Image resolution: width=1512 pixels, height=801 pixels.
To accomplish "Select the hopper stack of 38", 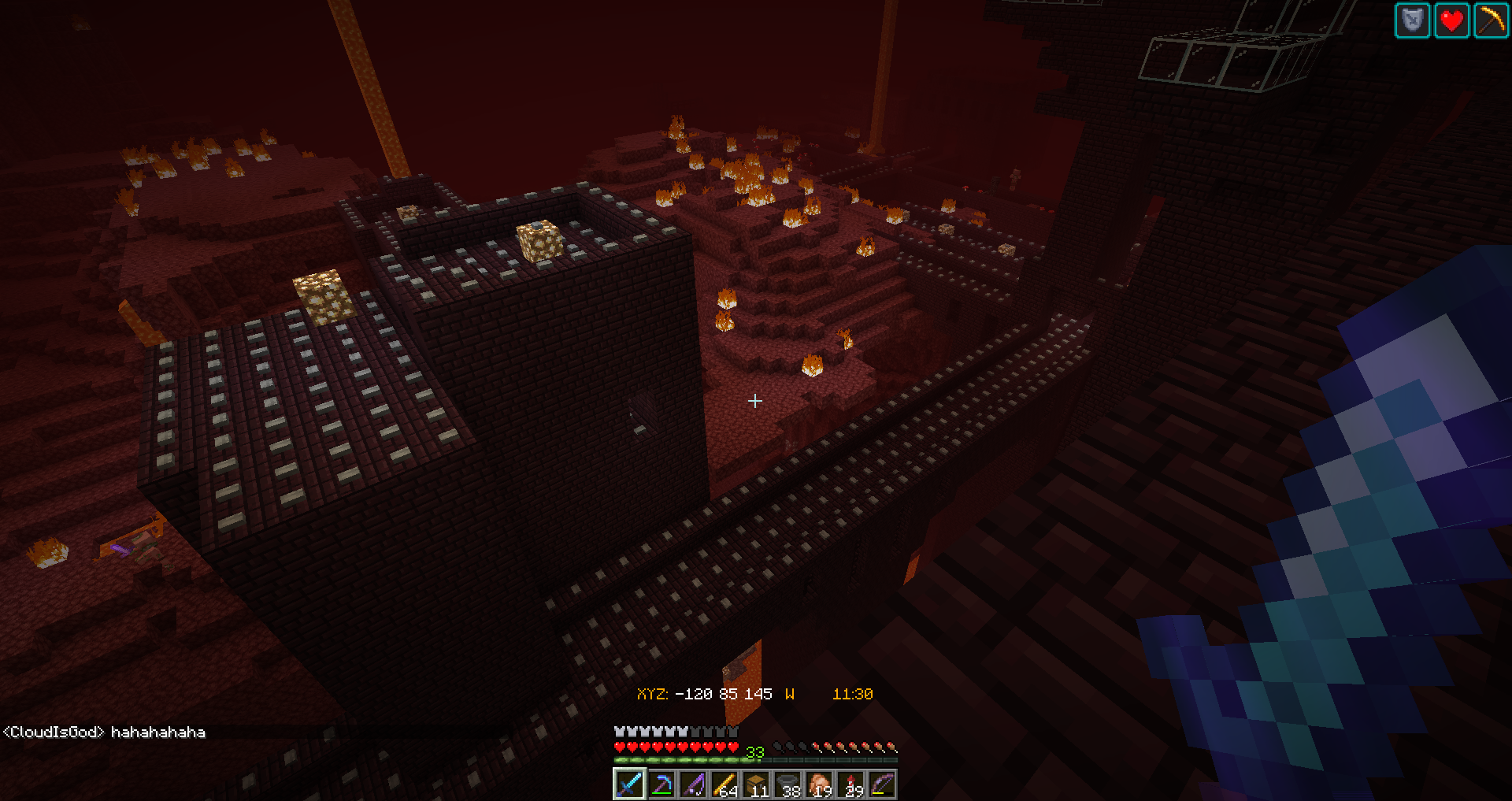I will tap(787, 784).
